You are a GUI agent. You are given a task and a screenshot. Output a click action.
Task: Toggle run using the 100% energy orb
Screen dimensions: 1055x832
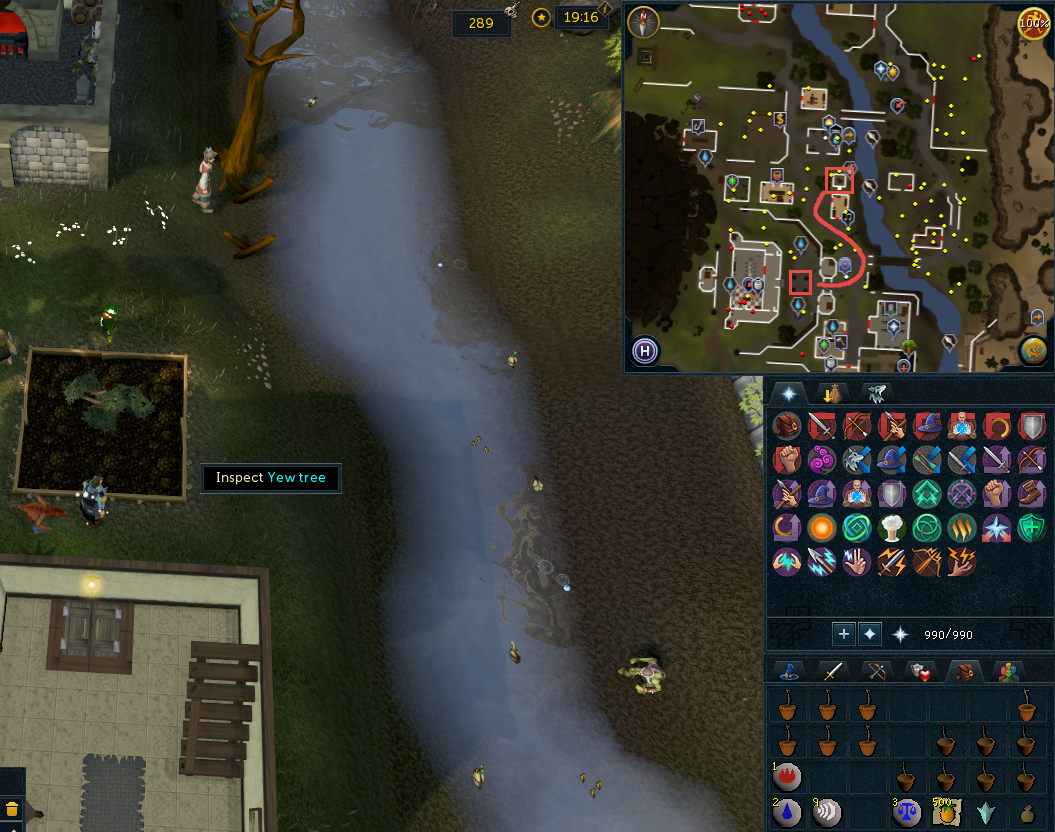tap(1033, 22)
